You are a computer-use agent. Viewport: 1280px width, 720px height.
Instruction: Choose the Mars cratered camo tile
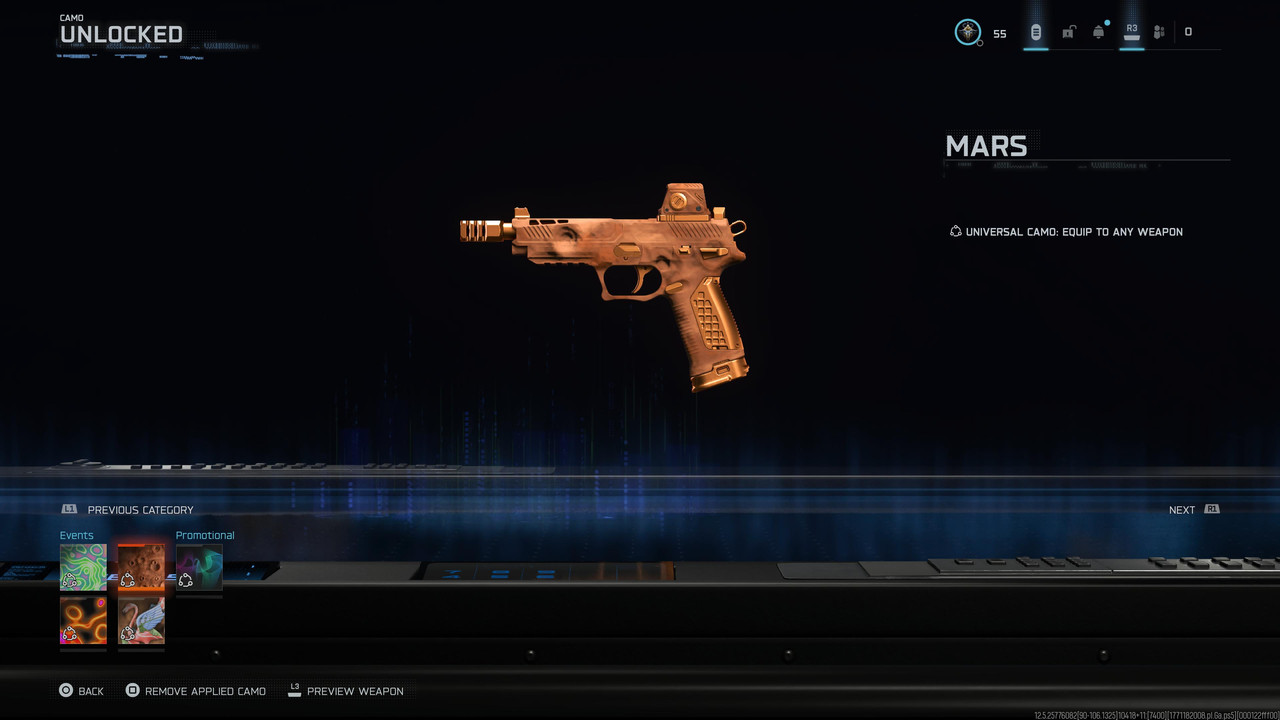click(x=141, y=567)
